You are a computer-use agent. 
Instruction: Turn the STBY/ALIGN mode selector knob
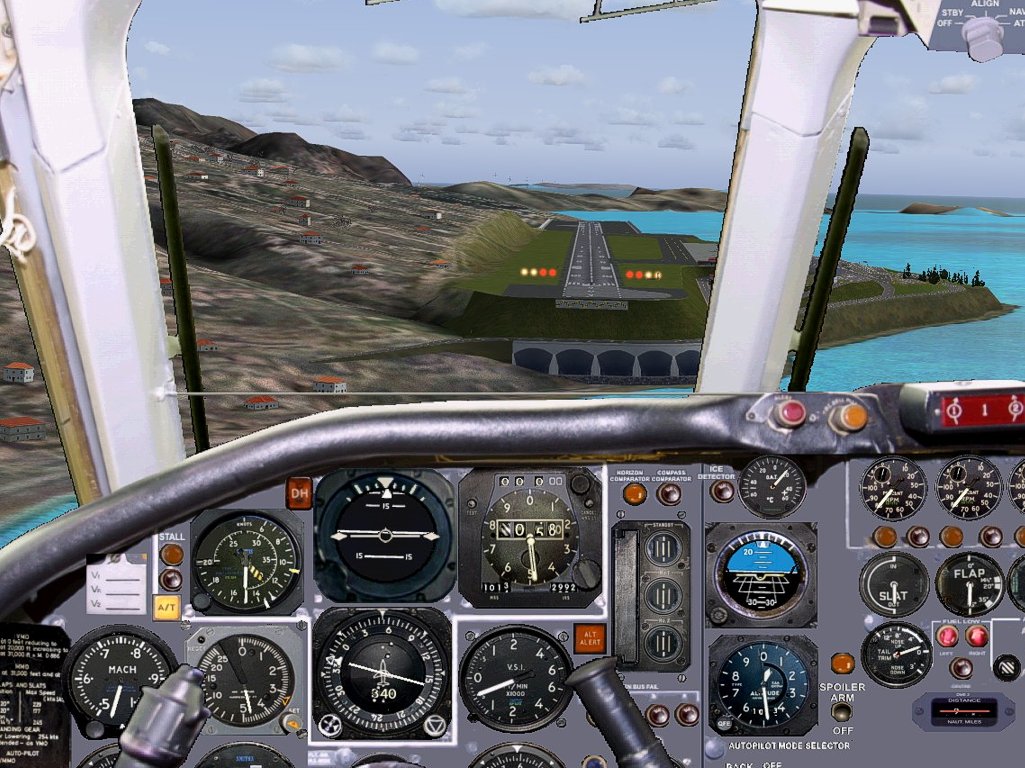[981, 36]
